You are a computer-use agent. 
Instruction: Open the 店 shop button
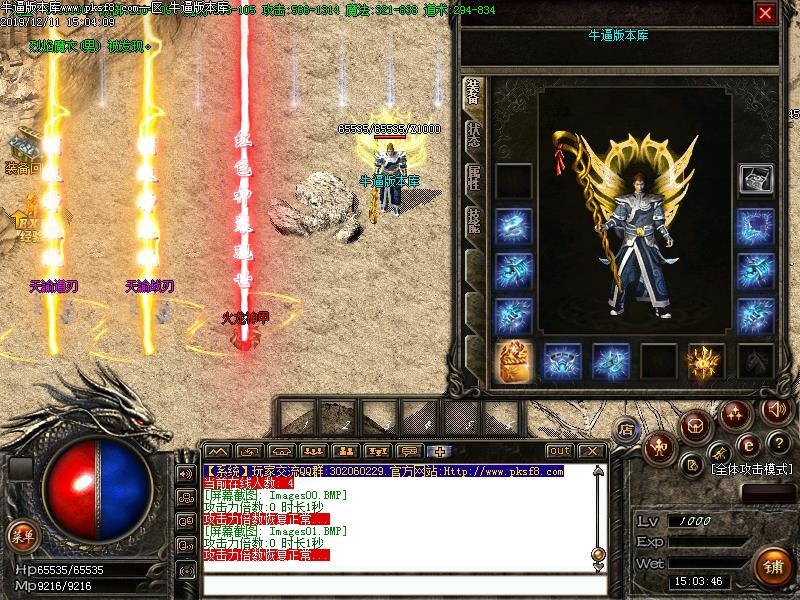click(627, 430)
